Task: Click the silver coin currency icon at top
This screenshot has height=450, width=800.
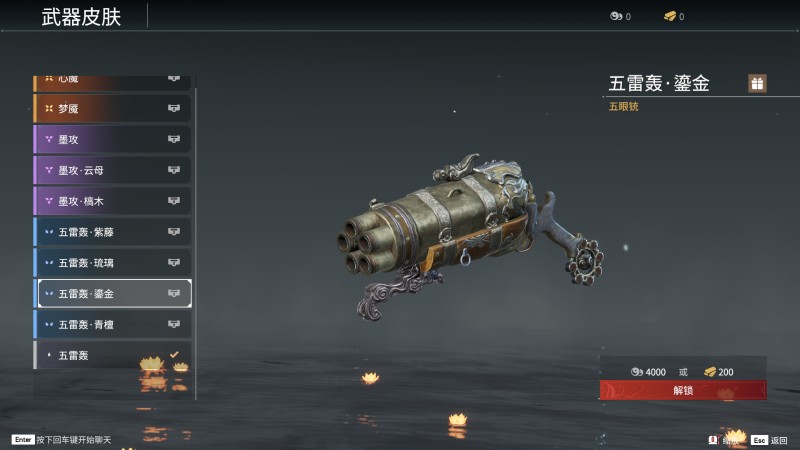Action: point(616,16)
